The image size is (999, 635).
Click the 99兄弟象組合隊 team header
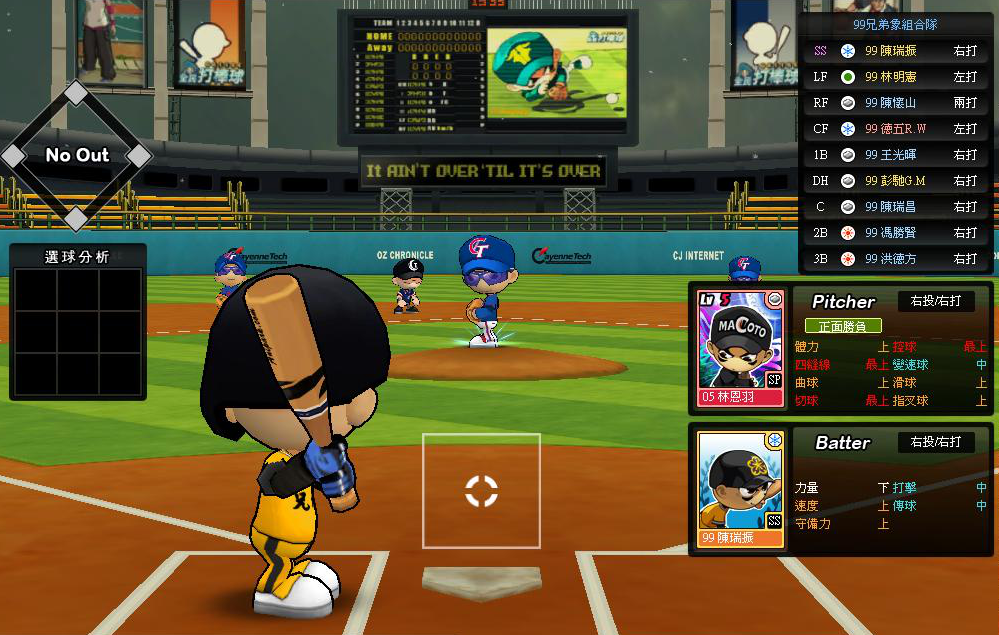[895, 24]
